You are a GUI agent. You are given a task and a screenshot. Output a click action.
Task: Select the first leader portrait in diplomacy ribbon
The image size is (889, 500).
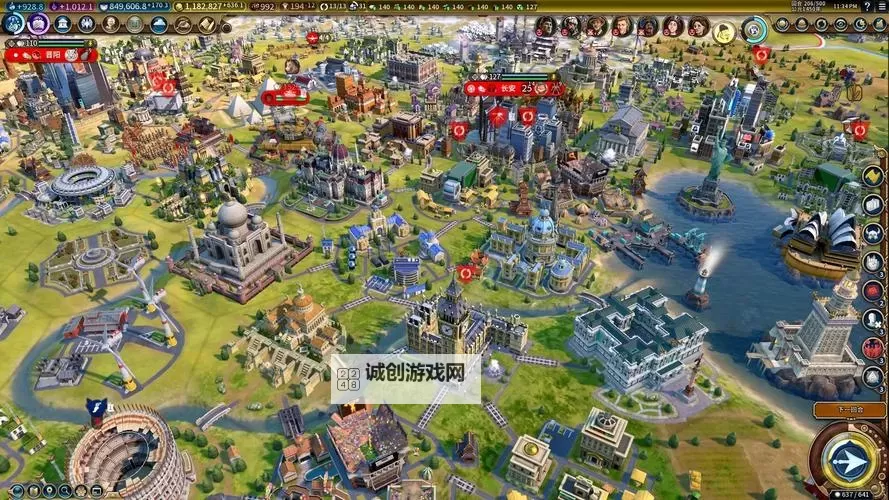(546, 26)
